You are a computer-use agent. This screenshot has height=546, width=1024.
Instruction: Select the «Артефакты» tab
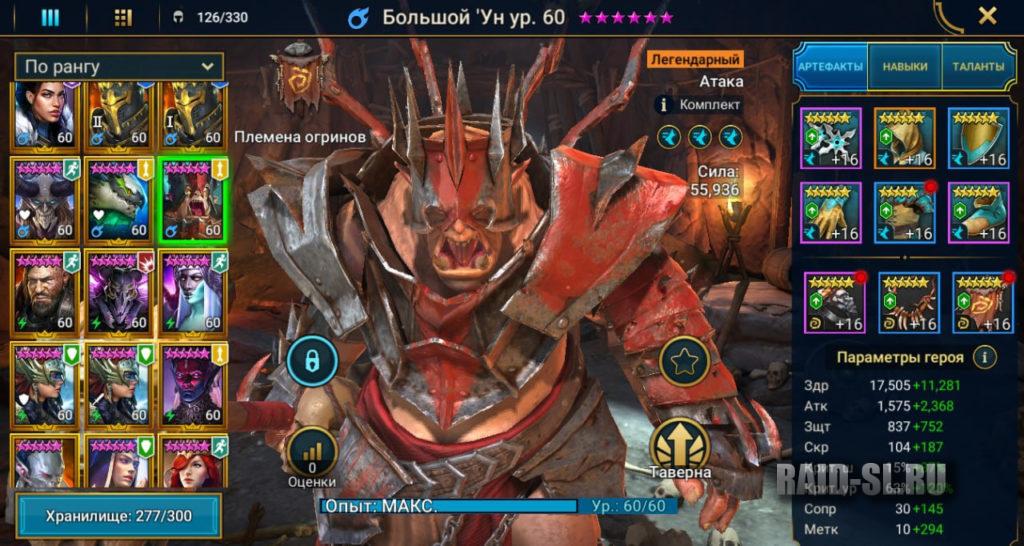(x=830, y=67)
